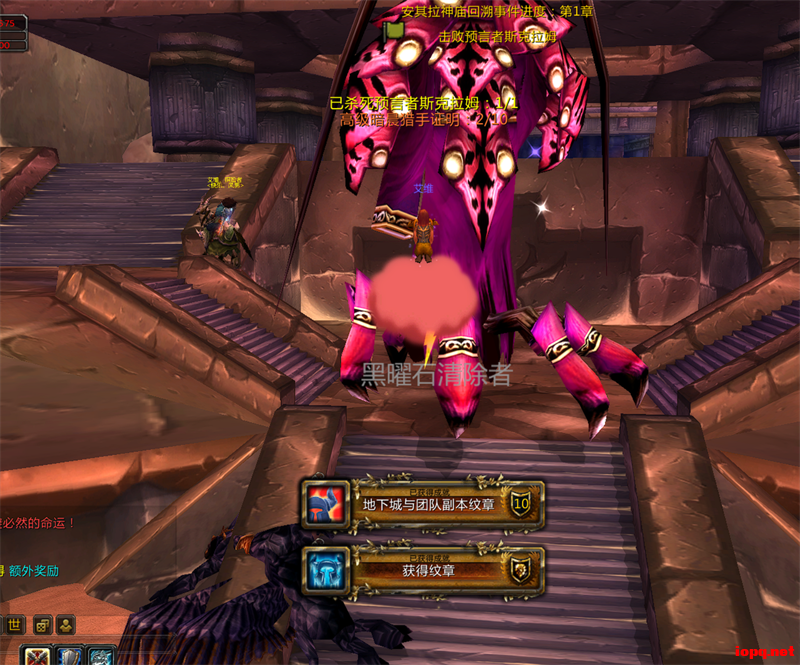Click the dice roll chat button
Screen dimensions: 800x665
[42, 625]
